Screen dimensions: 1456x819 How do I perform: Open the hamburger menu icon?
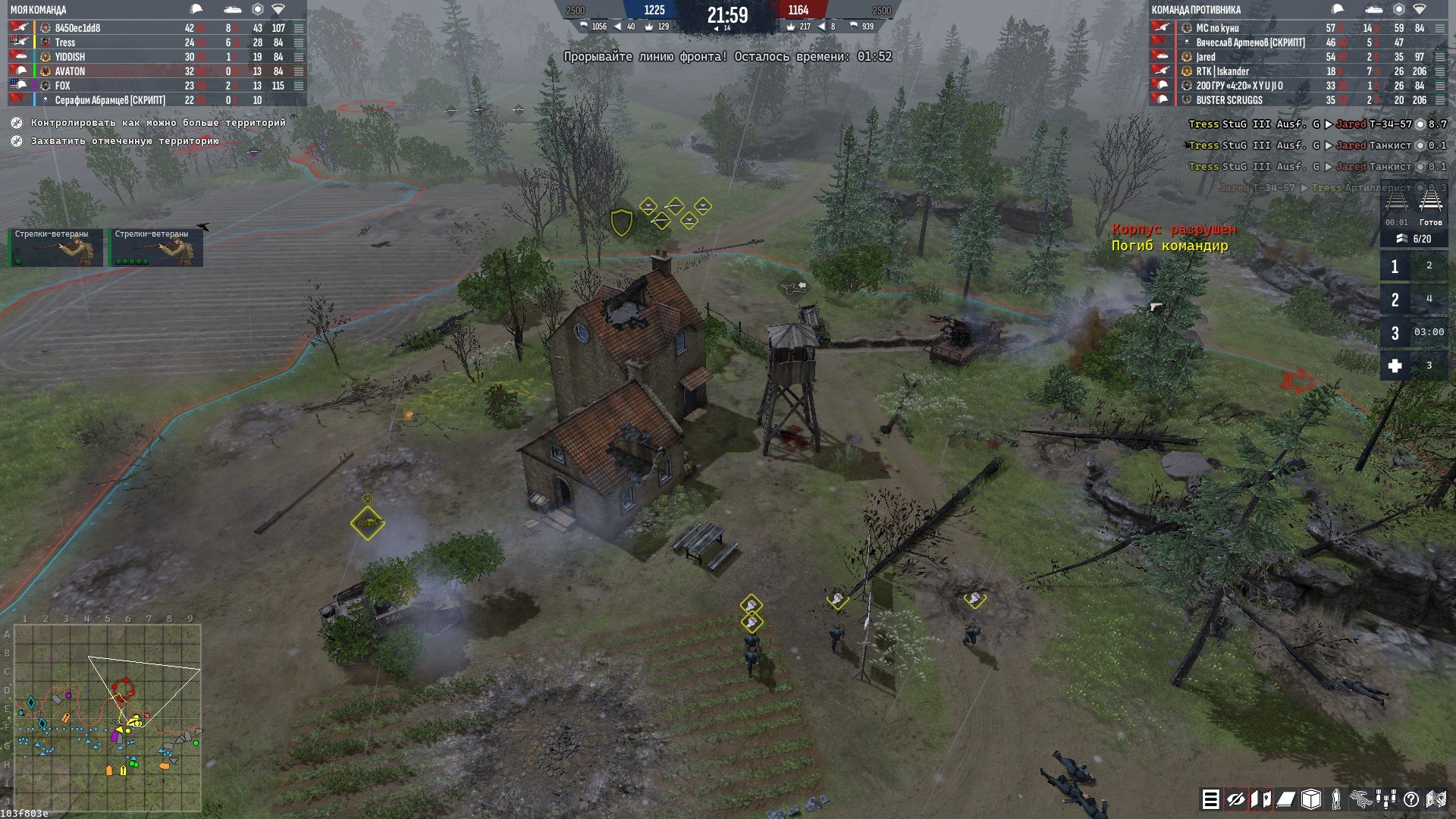(1210, 799)
